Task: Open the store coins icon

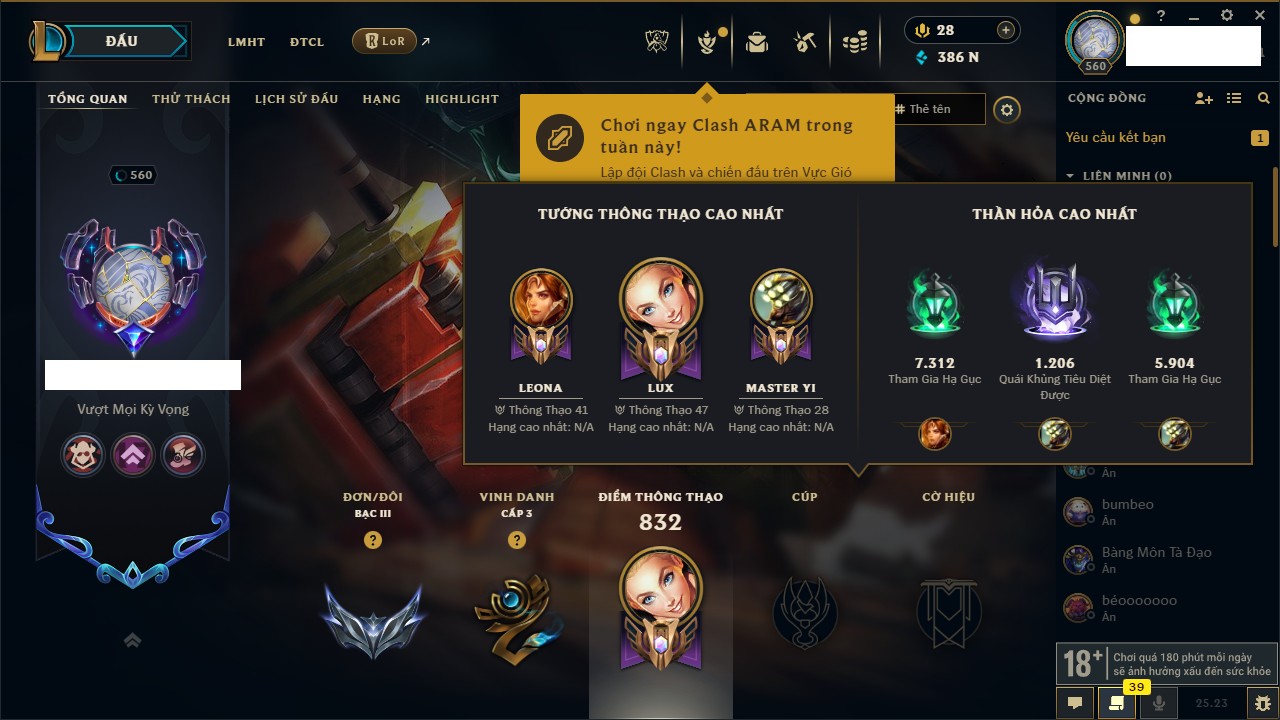Action: coord(854,42)
